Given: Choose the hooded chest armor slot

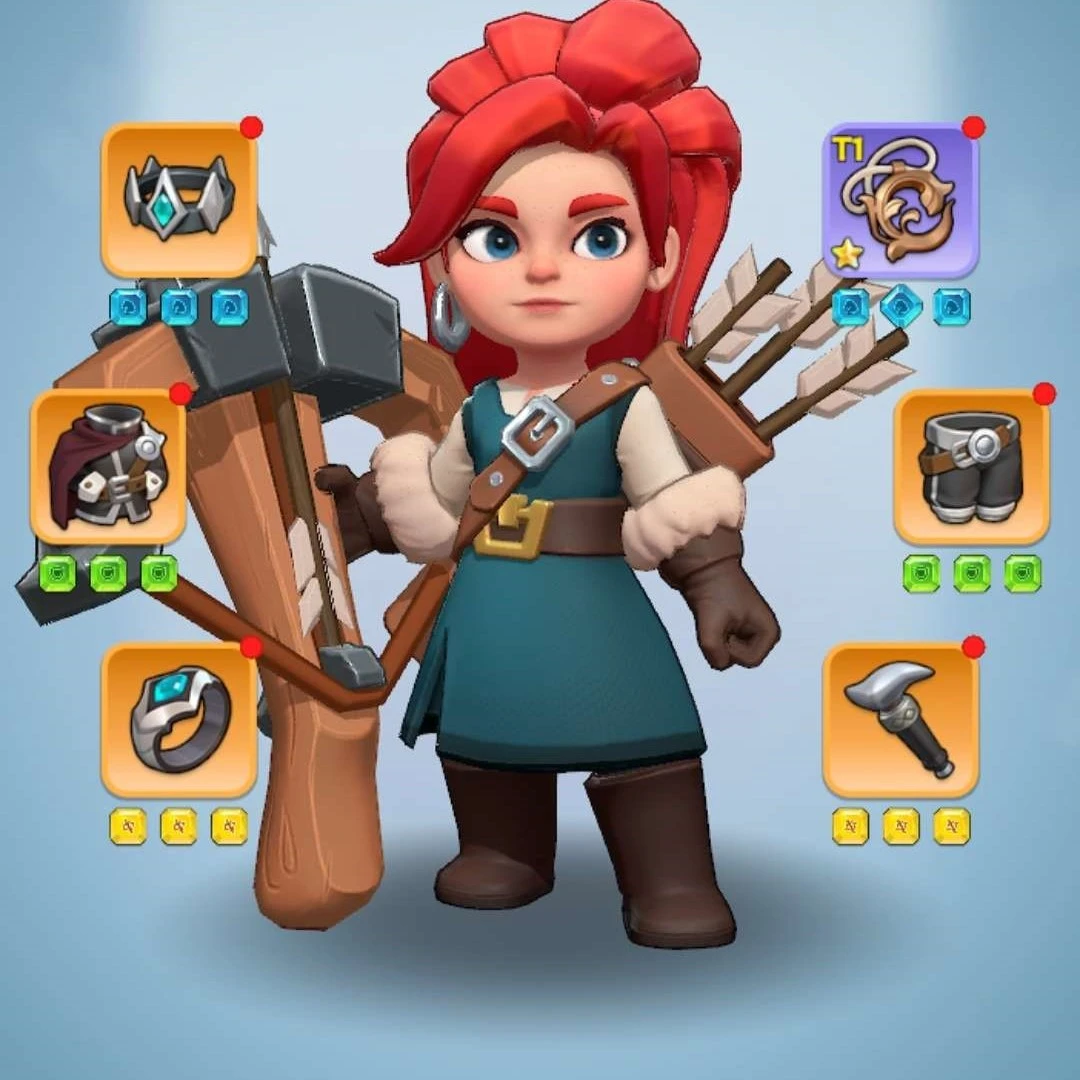Looking at the screenshot, I should (108, 466).
